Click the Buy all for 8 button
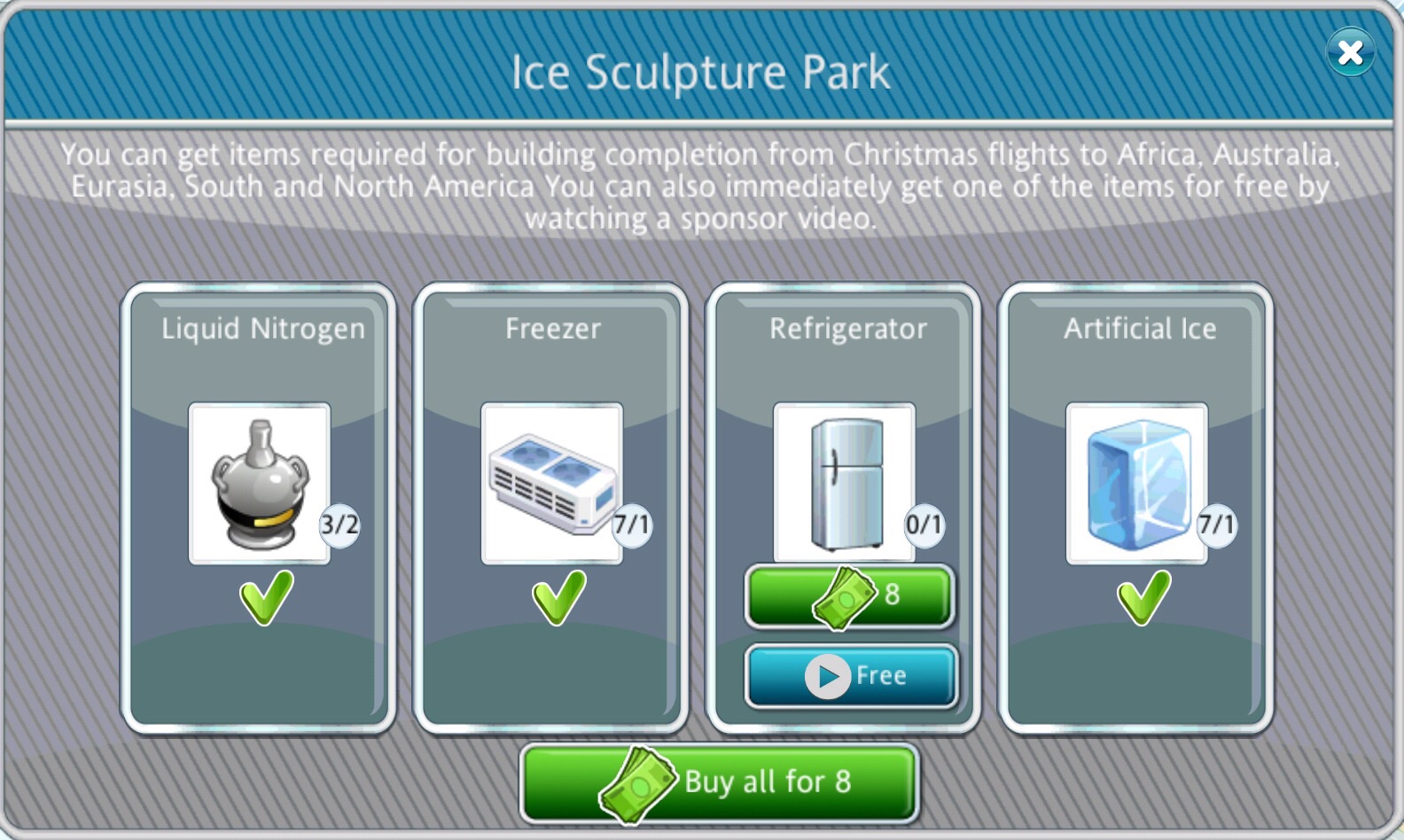This screenshot has width=1404, height=840. click(719, 782)
